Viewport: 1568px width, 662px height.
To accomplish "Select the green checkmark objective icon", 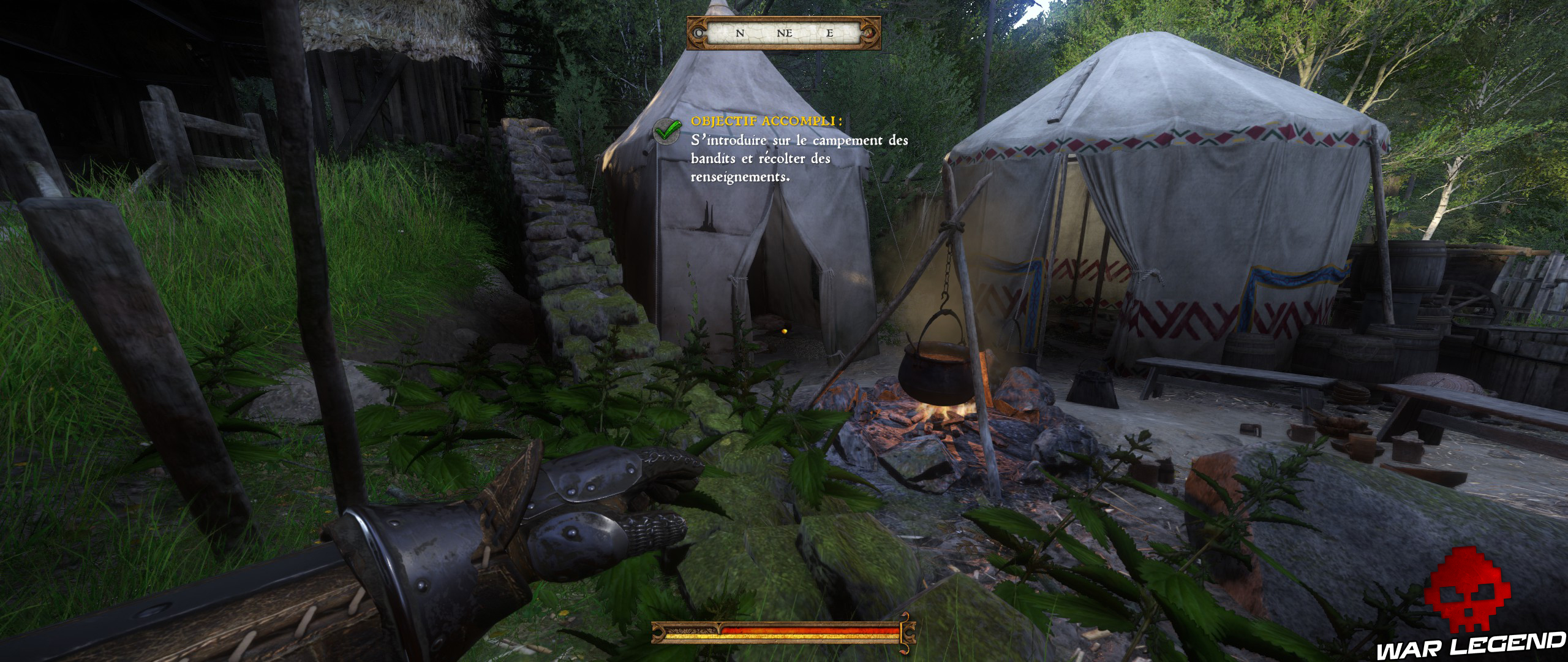I will point(668,131).
